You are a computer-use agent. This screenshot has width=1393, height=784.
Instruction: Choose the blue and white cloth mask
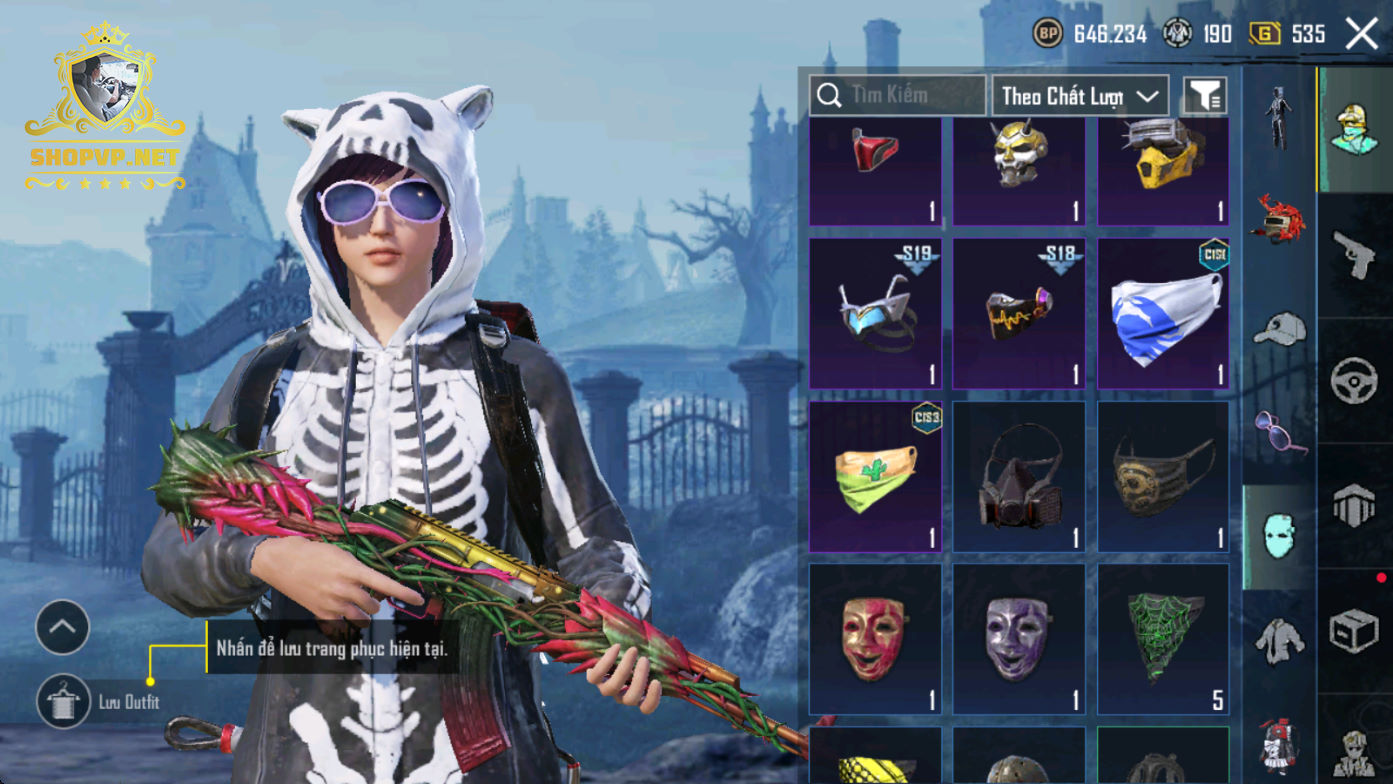click(x=1163, y=313)
